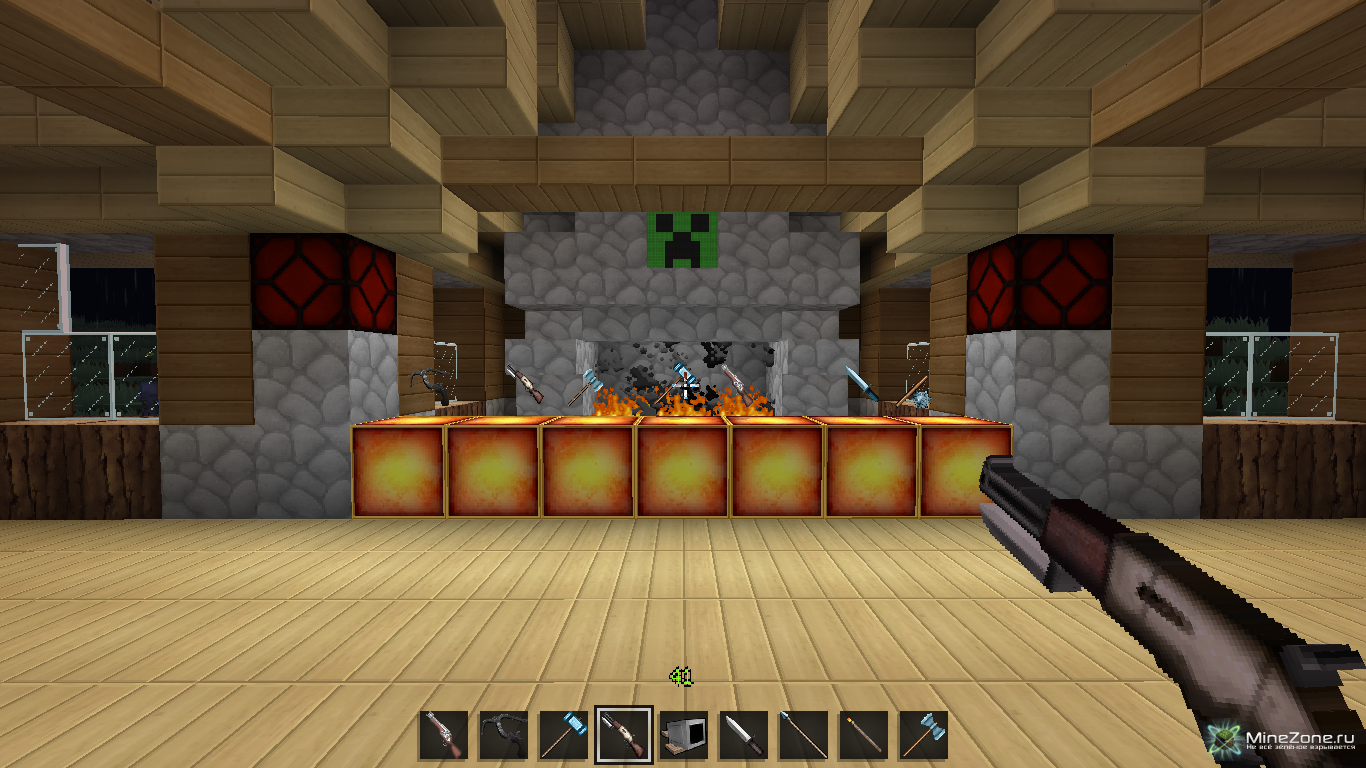
Task: Choose the orange-tipped stick slot
Action: click(x=863, y=735)
